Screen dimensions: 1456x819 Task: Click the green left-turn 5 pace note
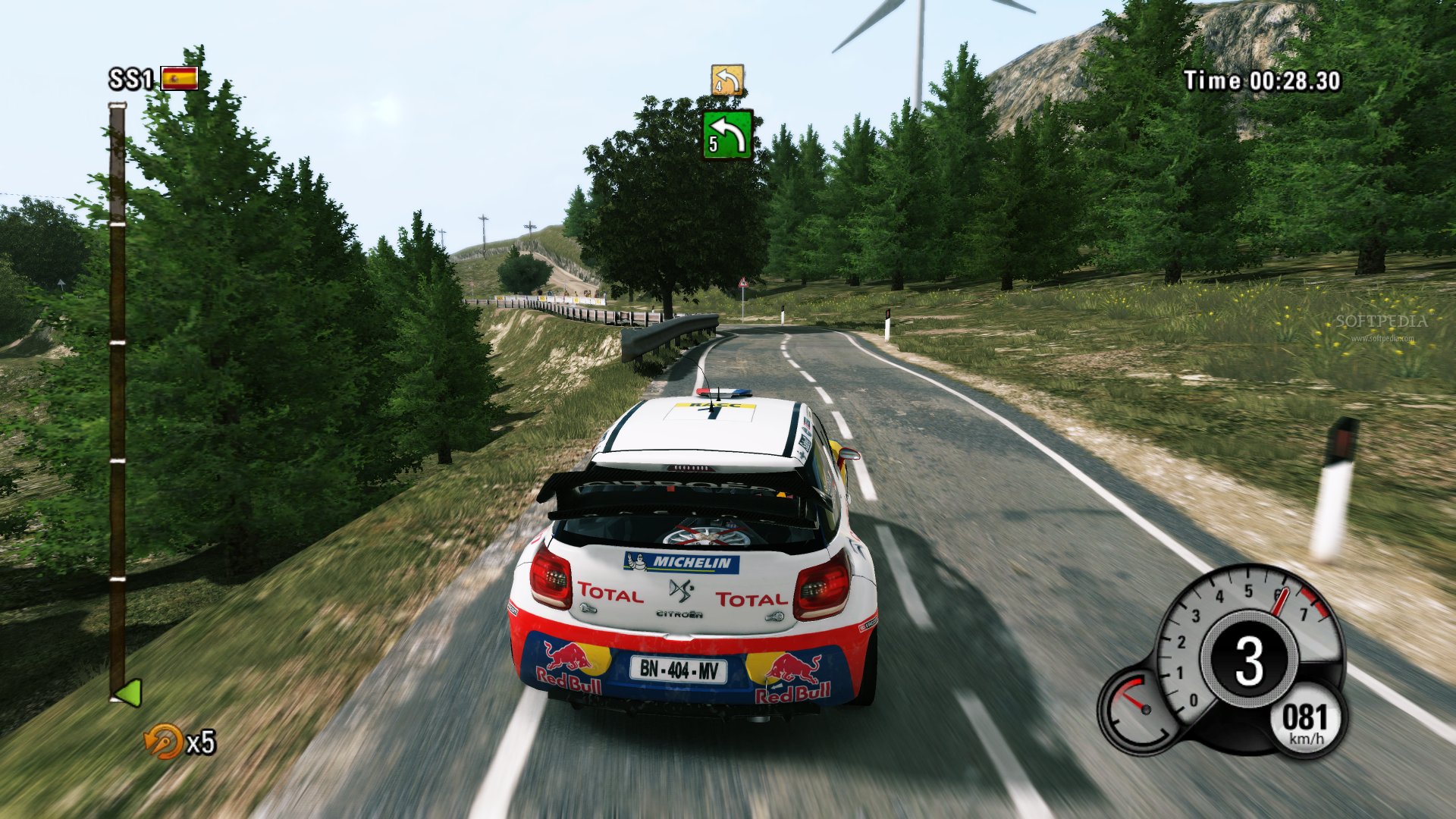[727, 135]
